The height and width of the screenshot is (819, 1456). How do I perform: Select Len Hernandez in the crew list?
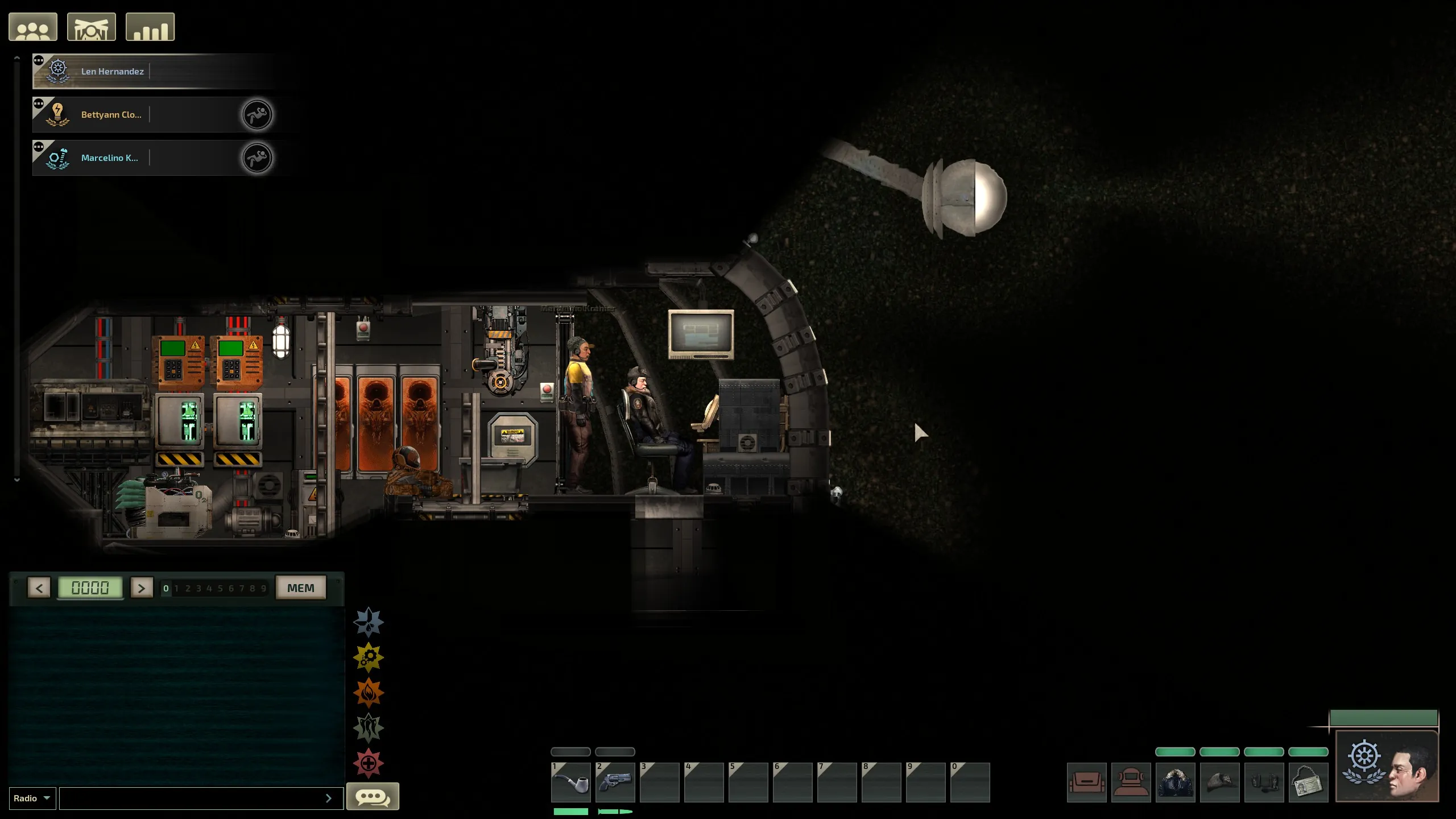tap(112, 72)
